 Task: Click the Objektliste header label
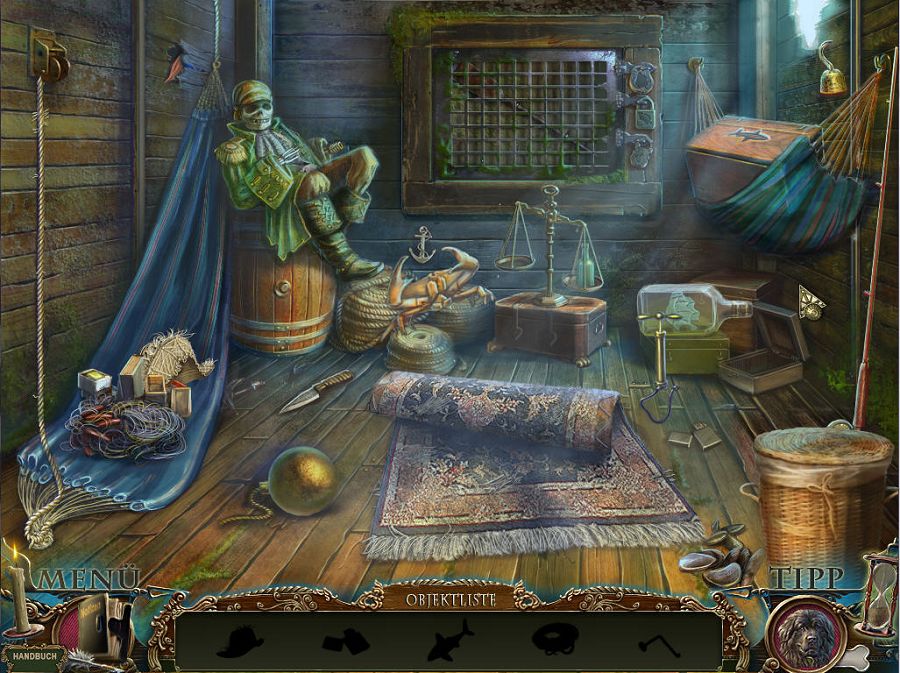coord(449,599)
